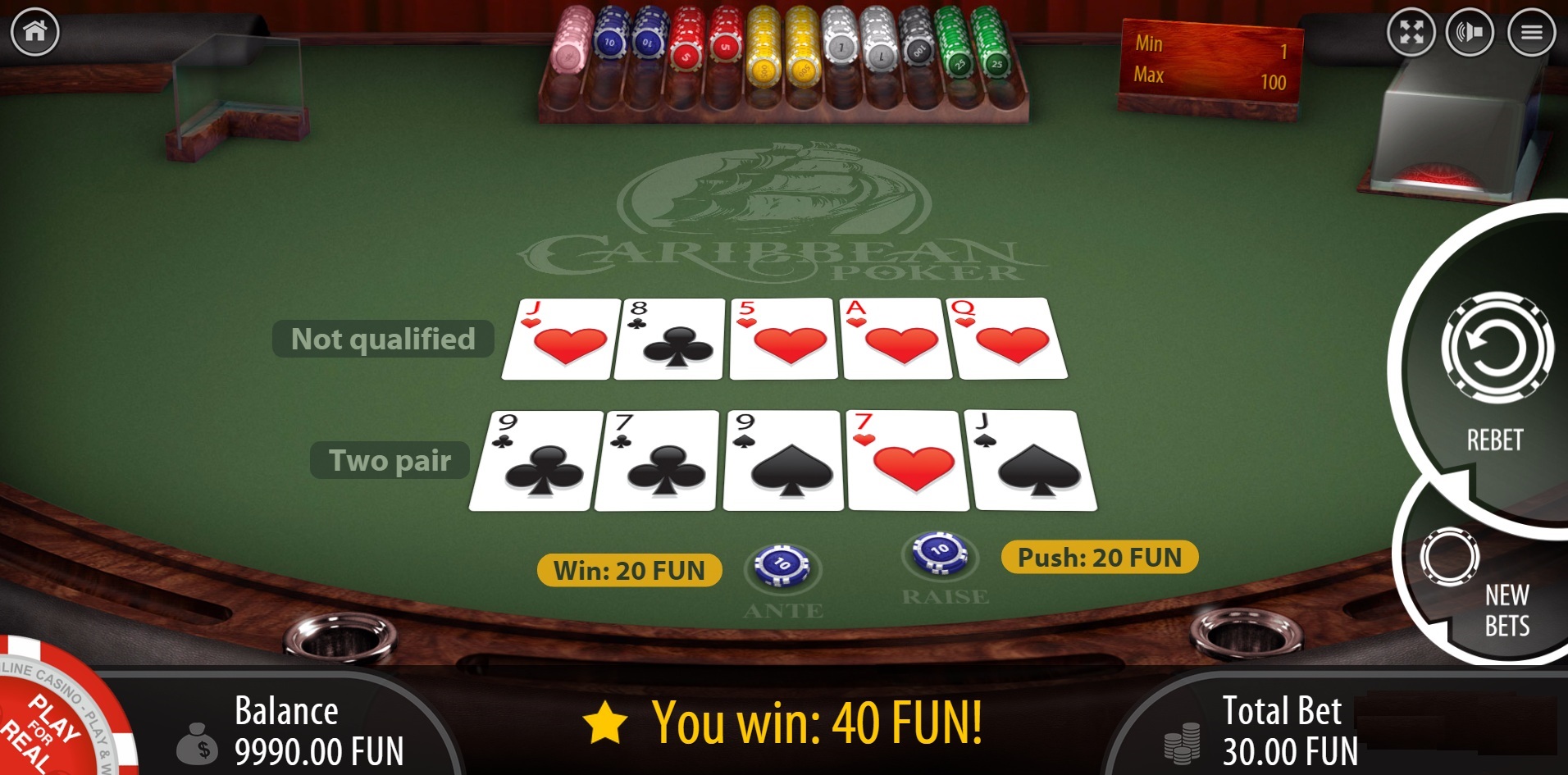The image size is (1568, 775).
Task: Toggle the game sound icon
Action: [1471, 33]
